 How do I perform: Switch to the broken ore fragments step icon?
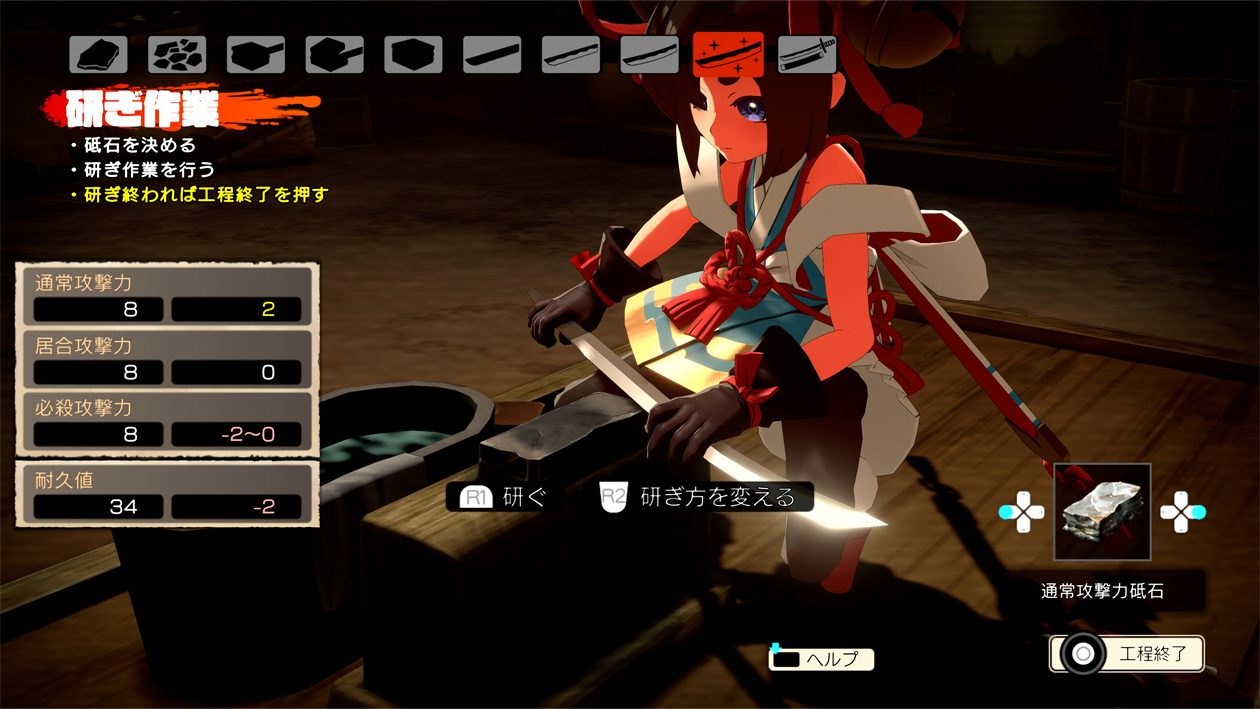point(177,55)
